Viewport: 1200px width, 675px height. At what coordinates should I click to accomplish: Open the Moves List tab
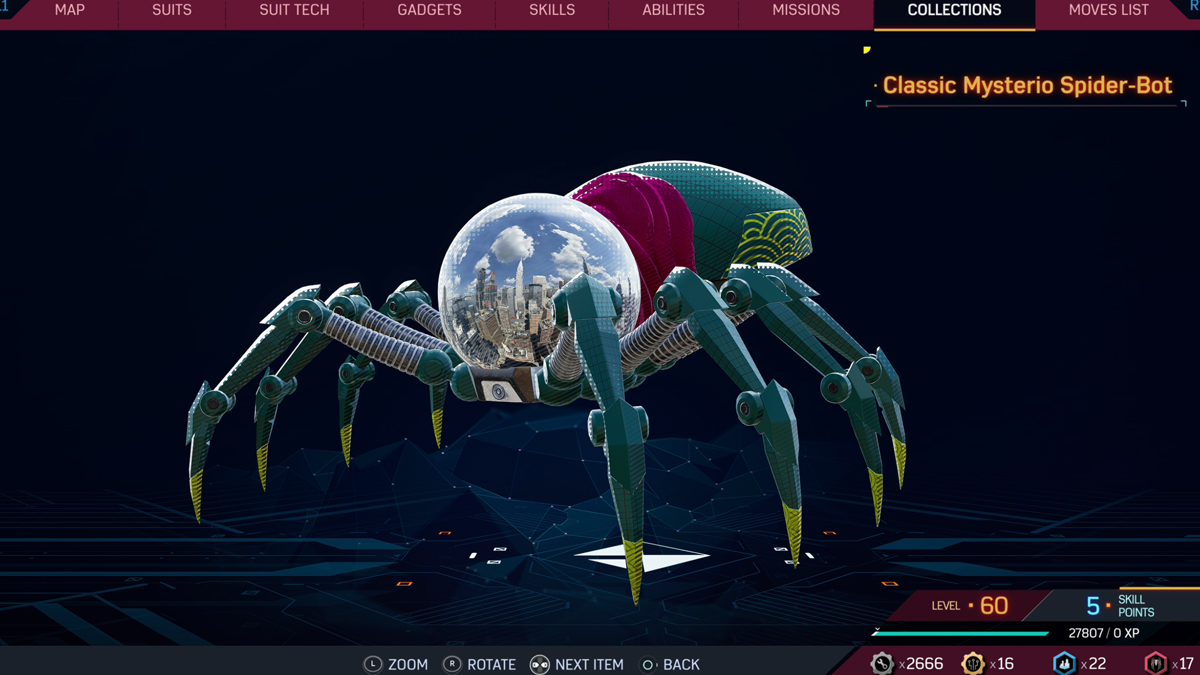pos(1108,11)
